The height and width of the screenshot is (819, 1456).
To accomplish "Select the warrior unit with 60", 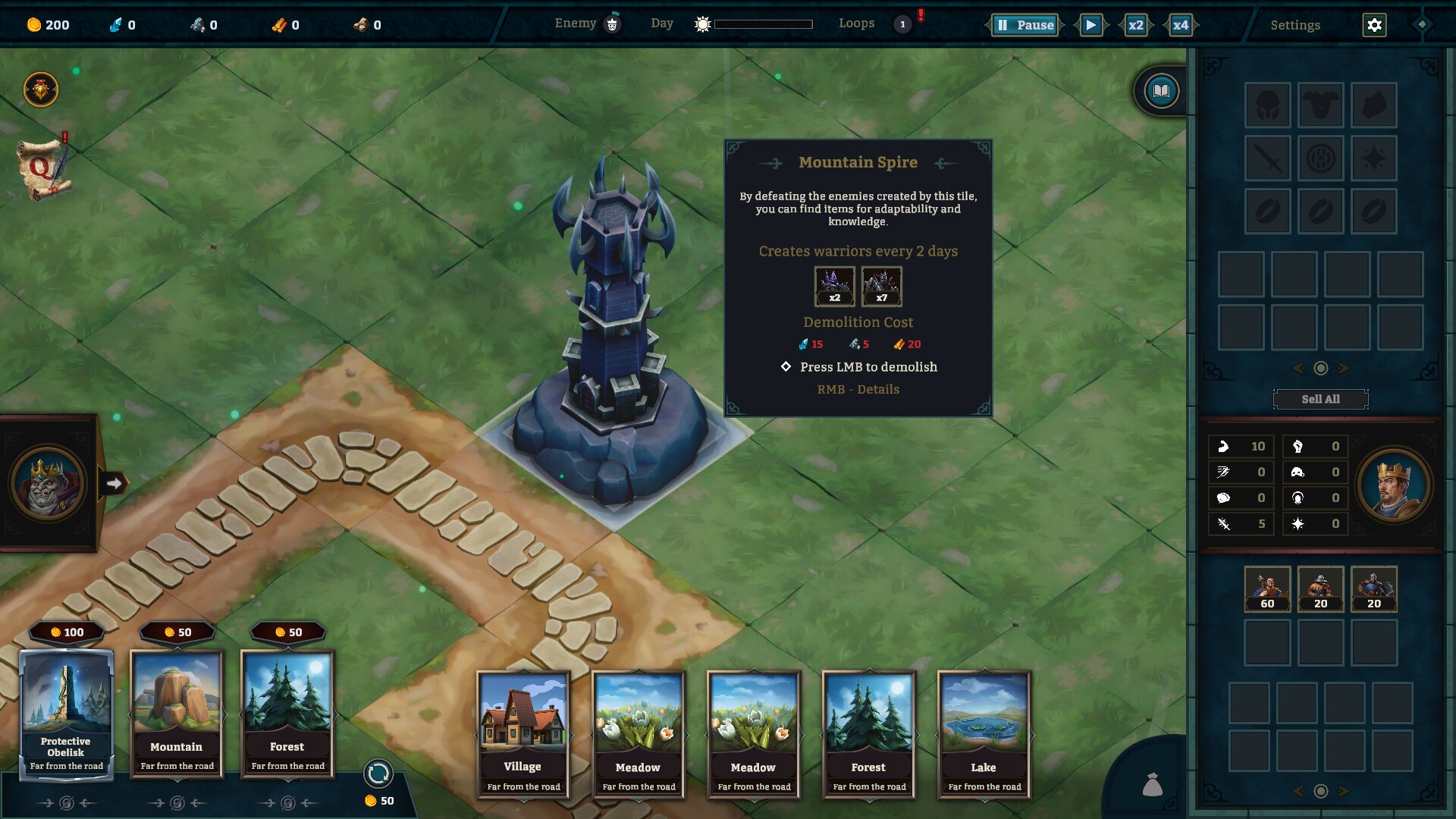I will [1267, 588].
